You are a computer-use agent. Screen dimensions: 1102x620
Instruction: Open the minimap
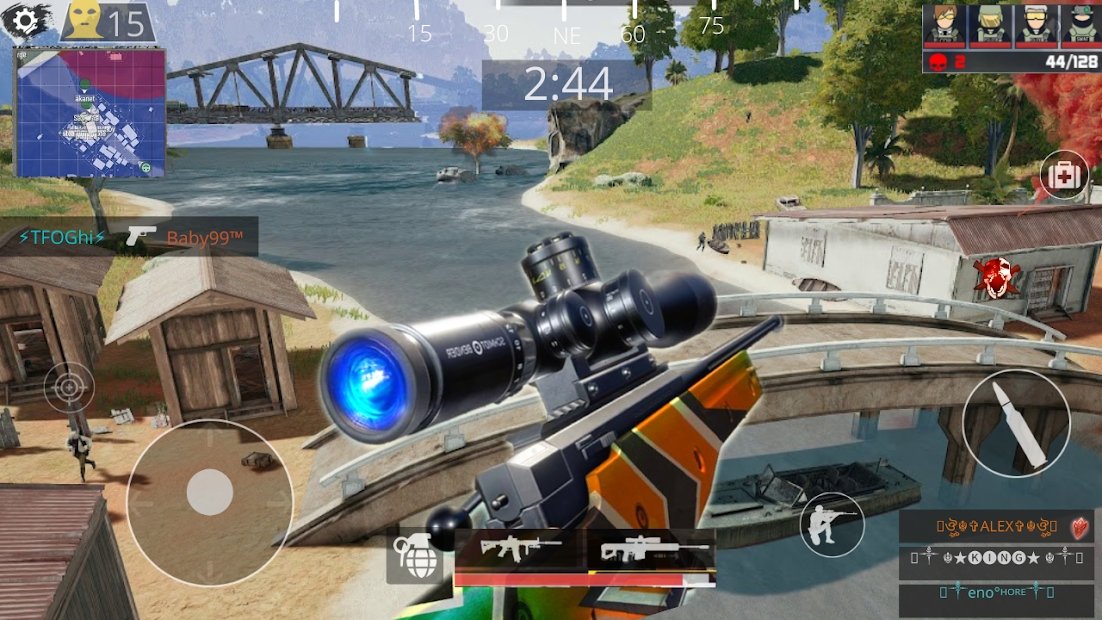[x=89, y=112]
